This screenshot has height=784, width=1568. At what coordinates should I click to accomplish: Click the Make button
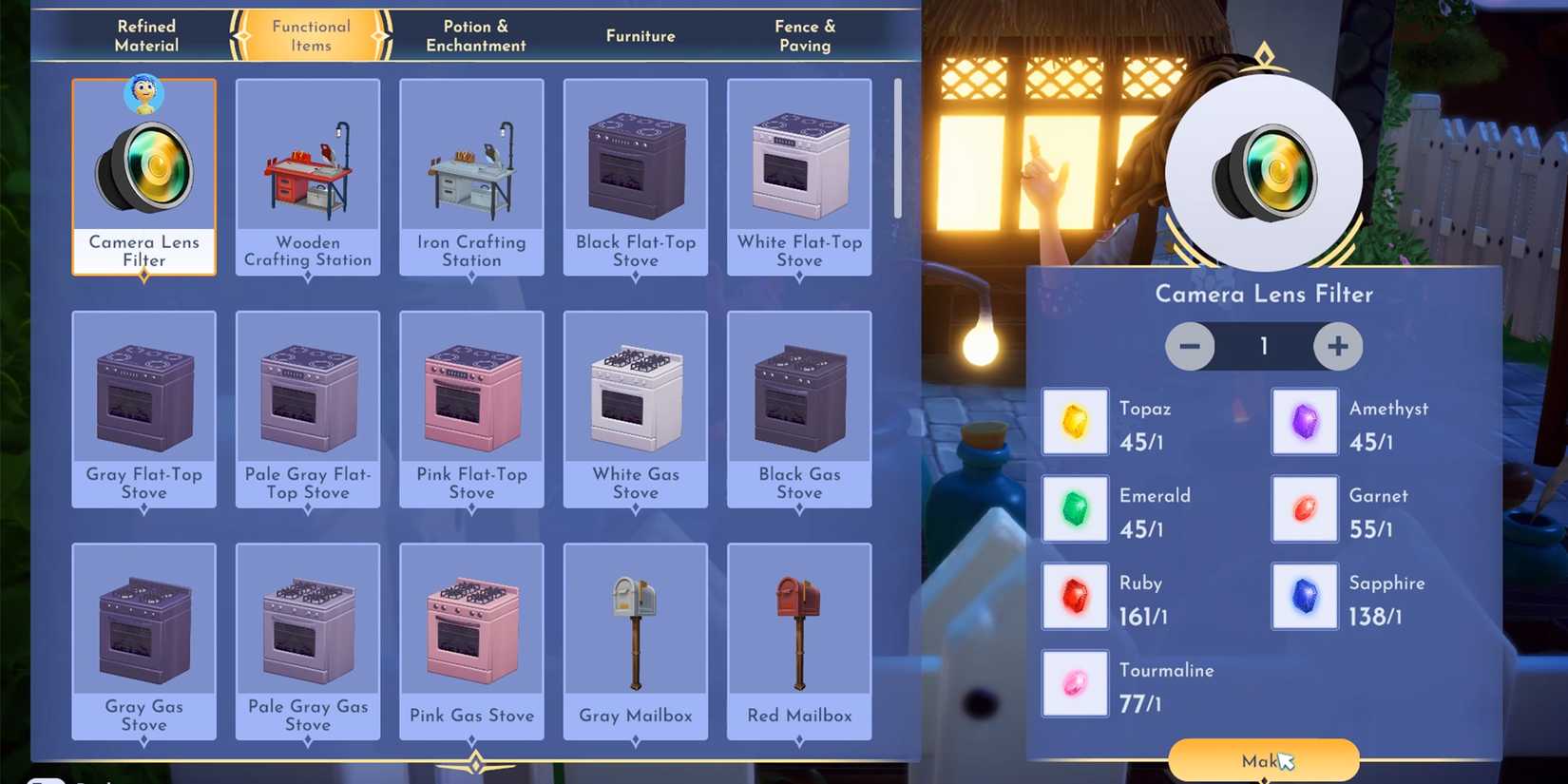1263,760
